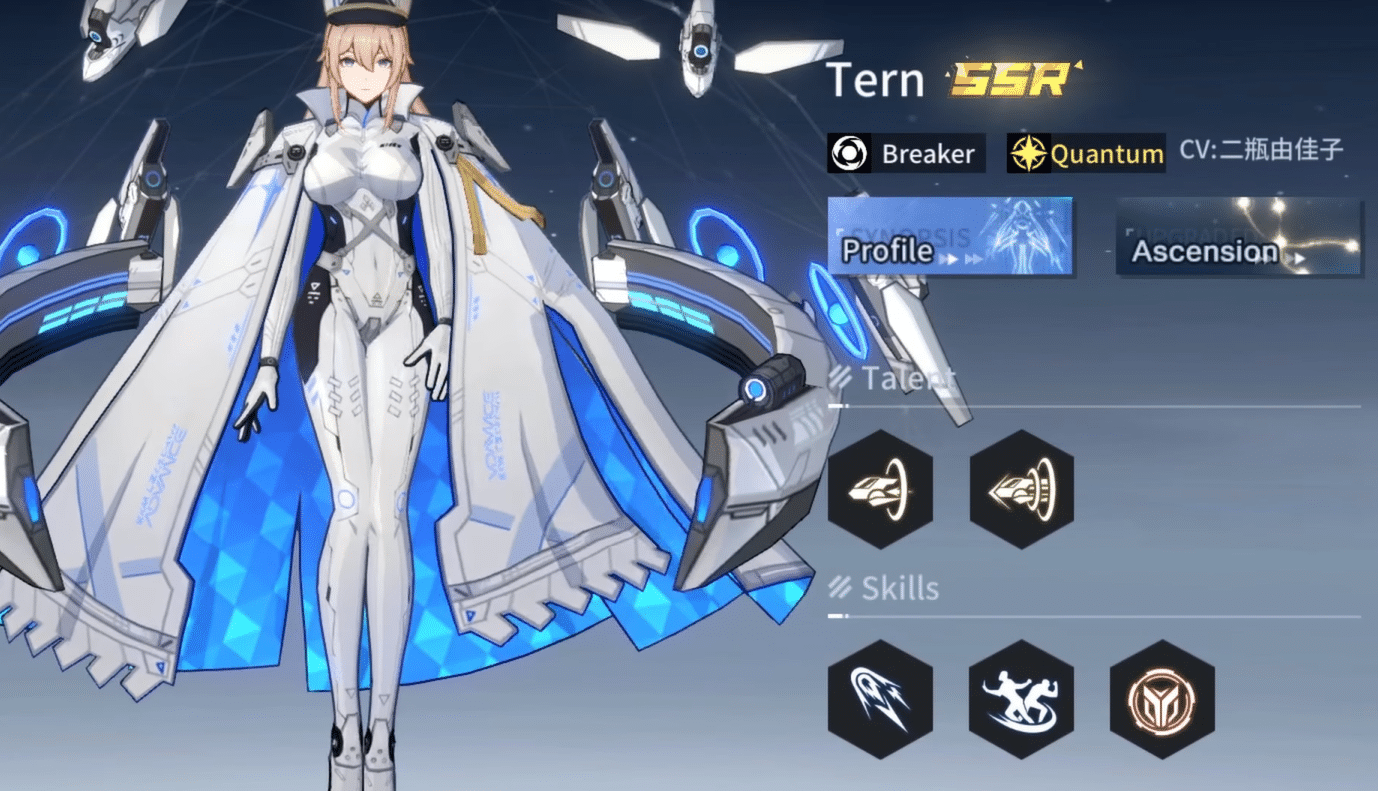Screen dimensions: 1378x791
Task: Open the dodge skill icon with running figures
Action: click(x=1021, y=700)
